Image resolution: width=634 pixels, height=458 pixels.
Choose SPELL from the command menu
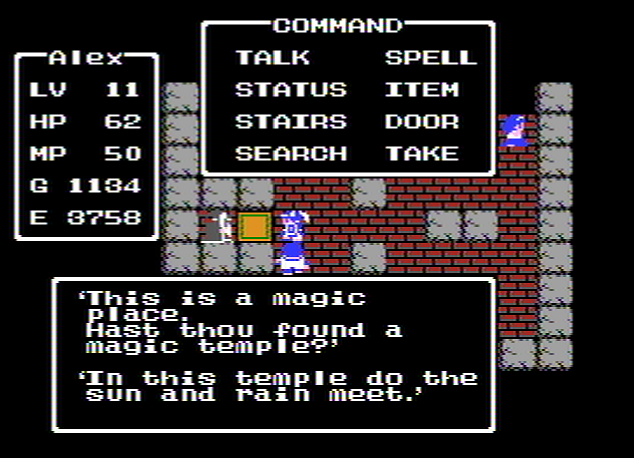431,58
